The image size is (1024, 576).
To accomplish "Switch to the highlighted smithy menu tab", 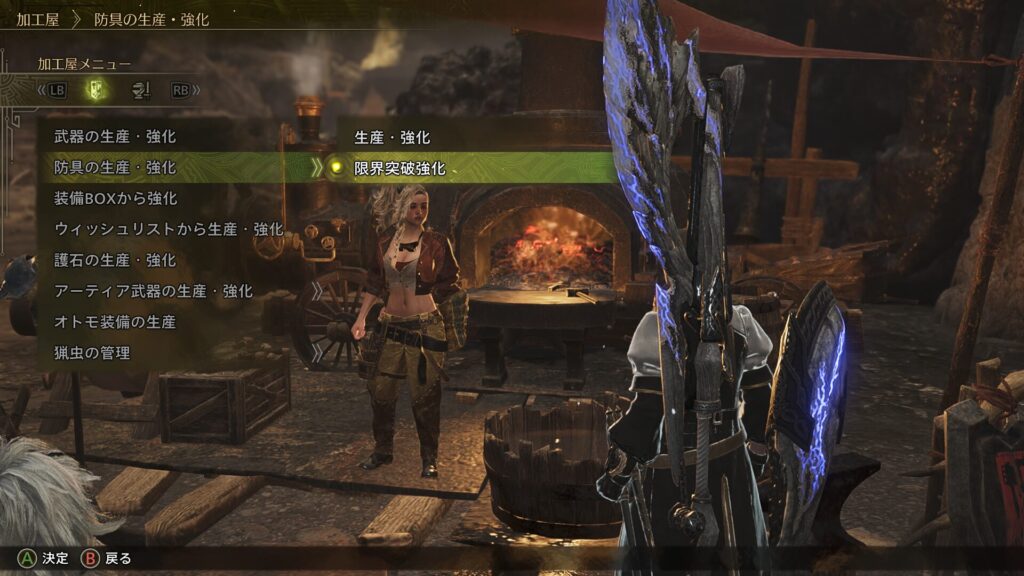I will point(94,90).
